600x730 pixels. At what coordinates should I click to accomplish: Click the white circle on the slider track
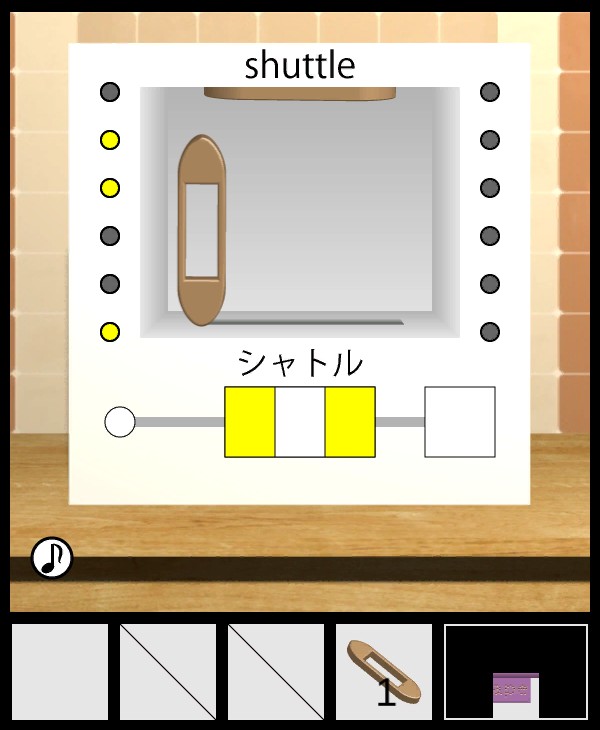pos(120,422)
